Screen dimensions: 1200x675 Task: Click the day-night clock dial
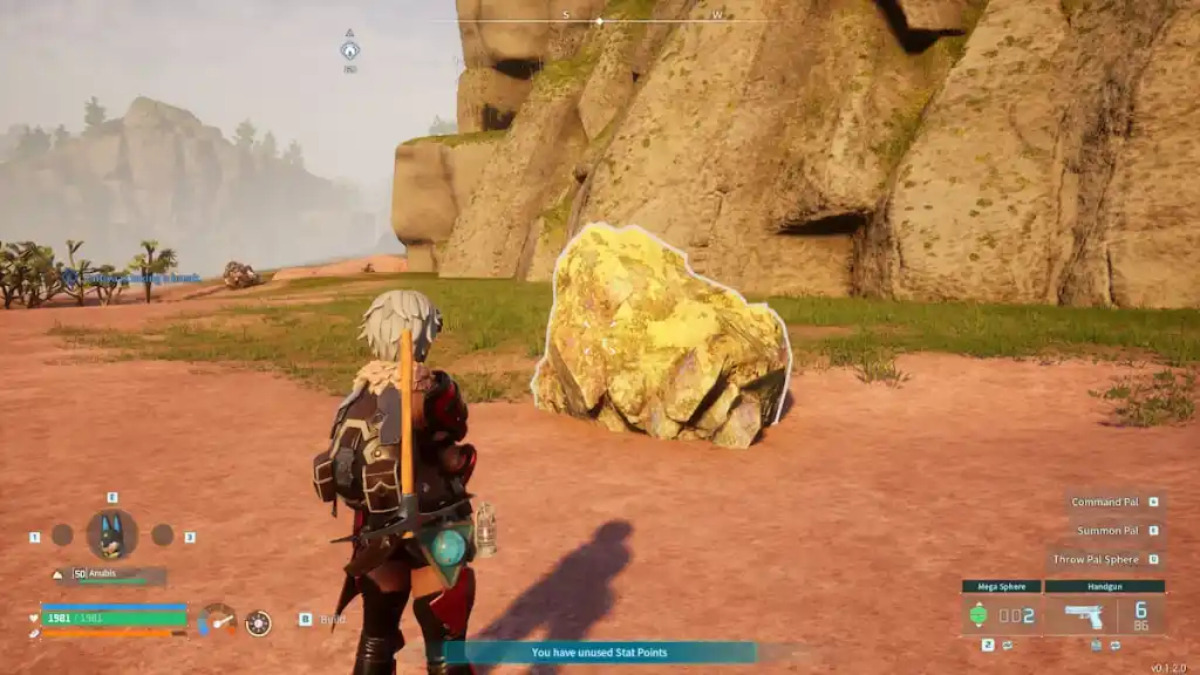click(258, 623)
